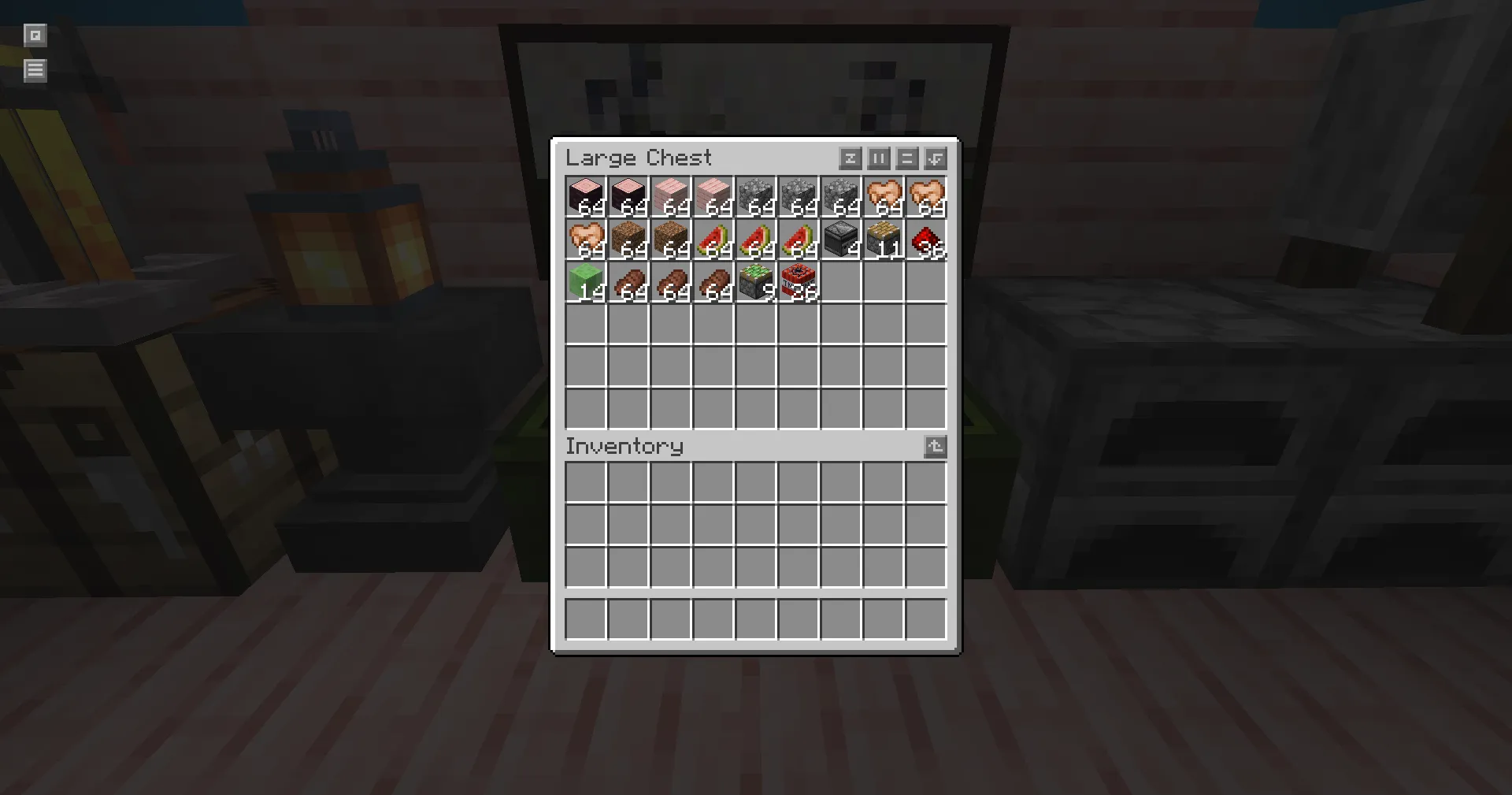Select the honeycomb block stack of 11
The image size is (1512, 795).
[883, 240]
